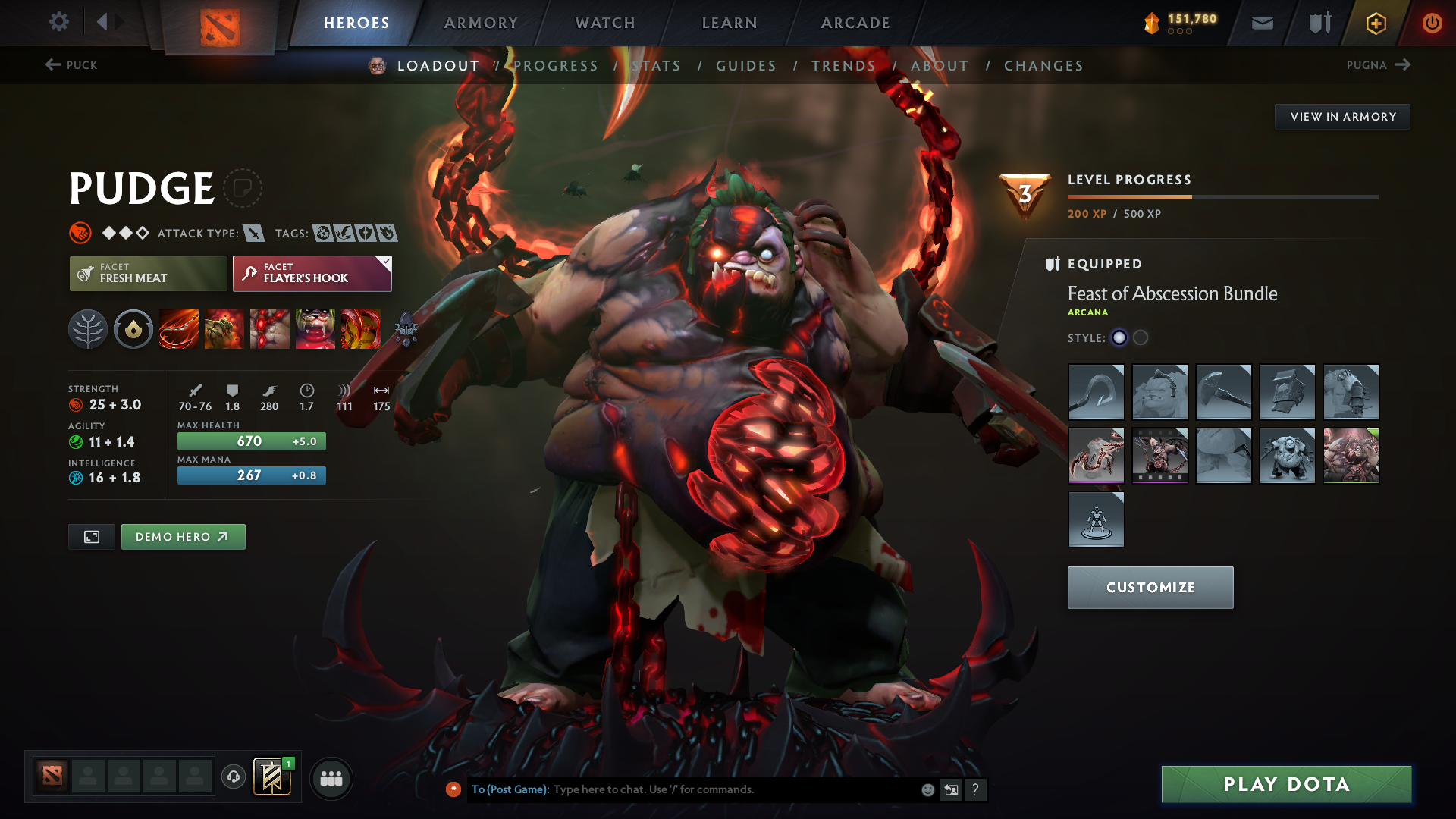The height and width of the screenshot is (819, 1456).
Task: Click the innate ability droplet icon
Action: [133, 328]
